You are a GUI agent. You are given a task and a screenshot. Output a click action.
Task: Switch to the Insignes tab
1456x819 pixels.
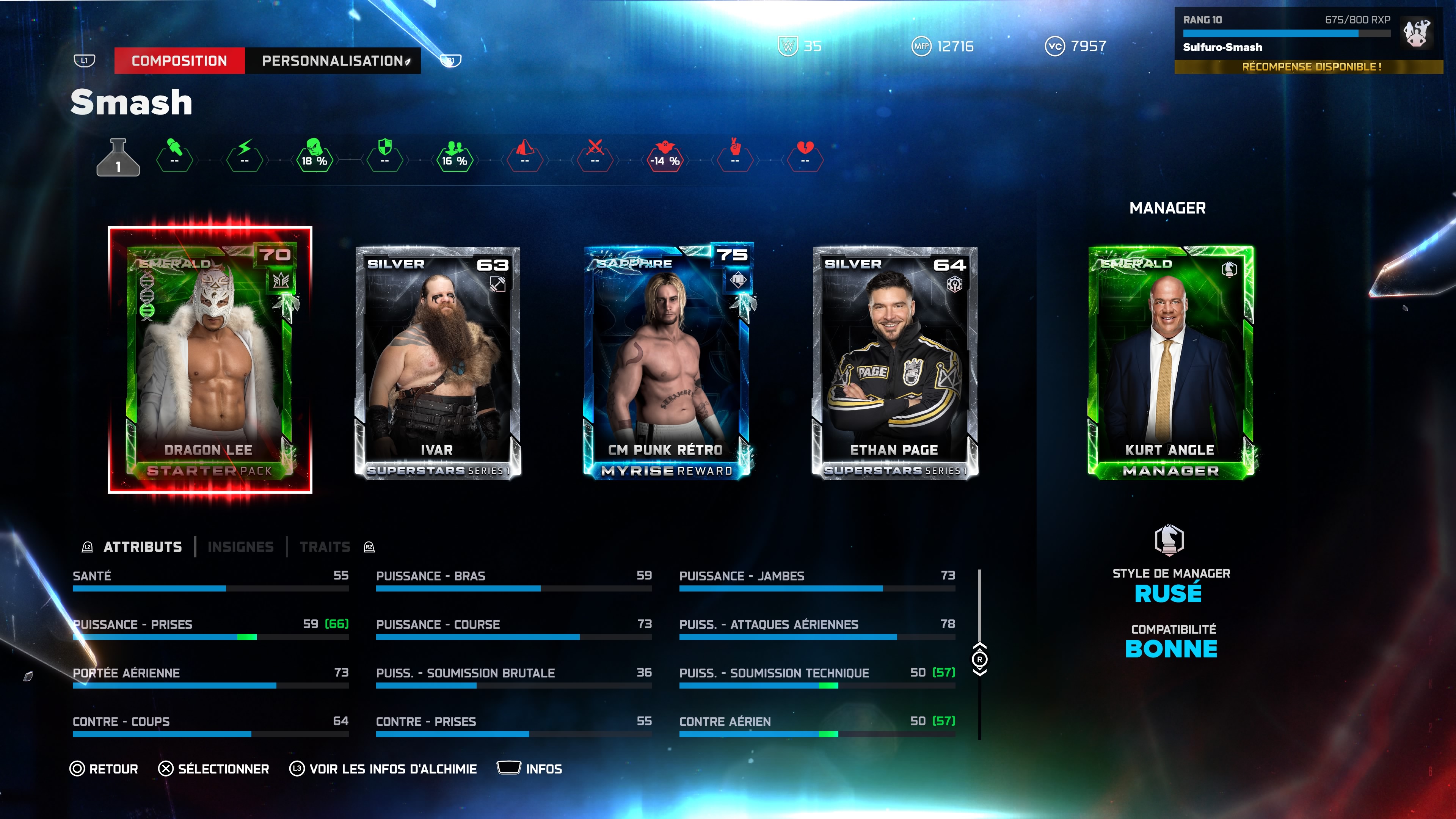(x=241, y=547)
